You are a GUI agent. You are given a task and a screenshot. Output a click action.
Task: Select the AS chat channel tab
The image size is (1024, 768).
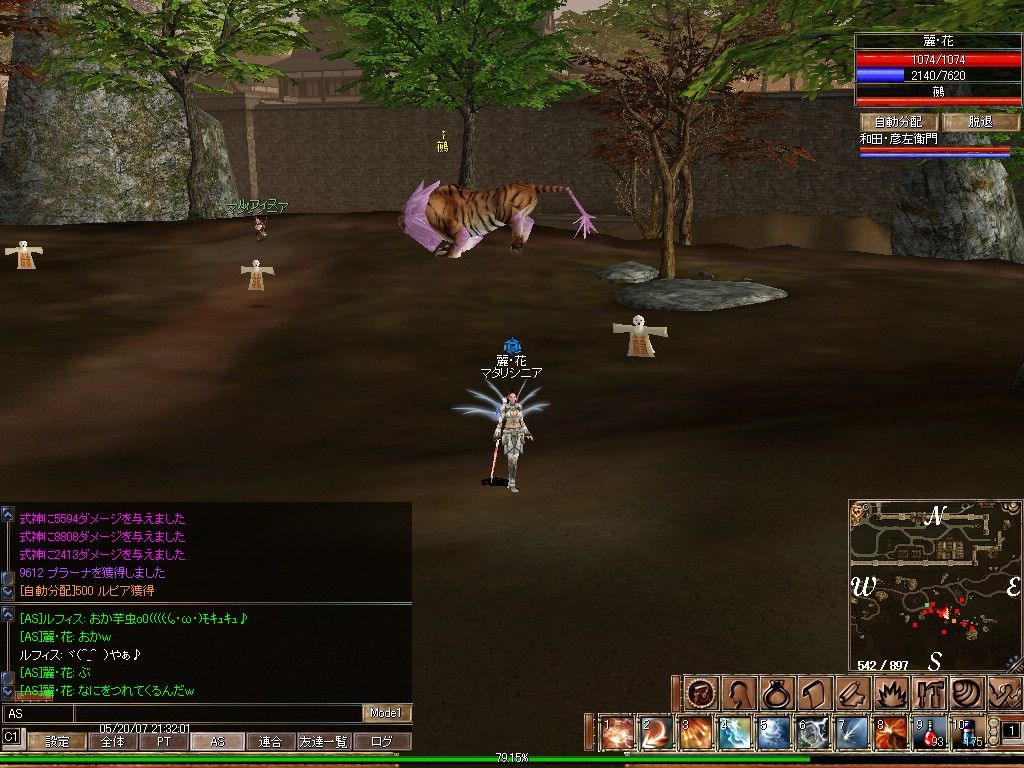coord(217,742)
